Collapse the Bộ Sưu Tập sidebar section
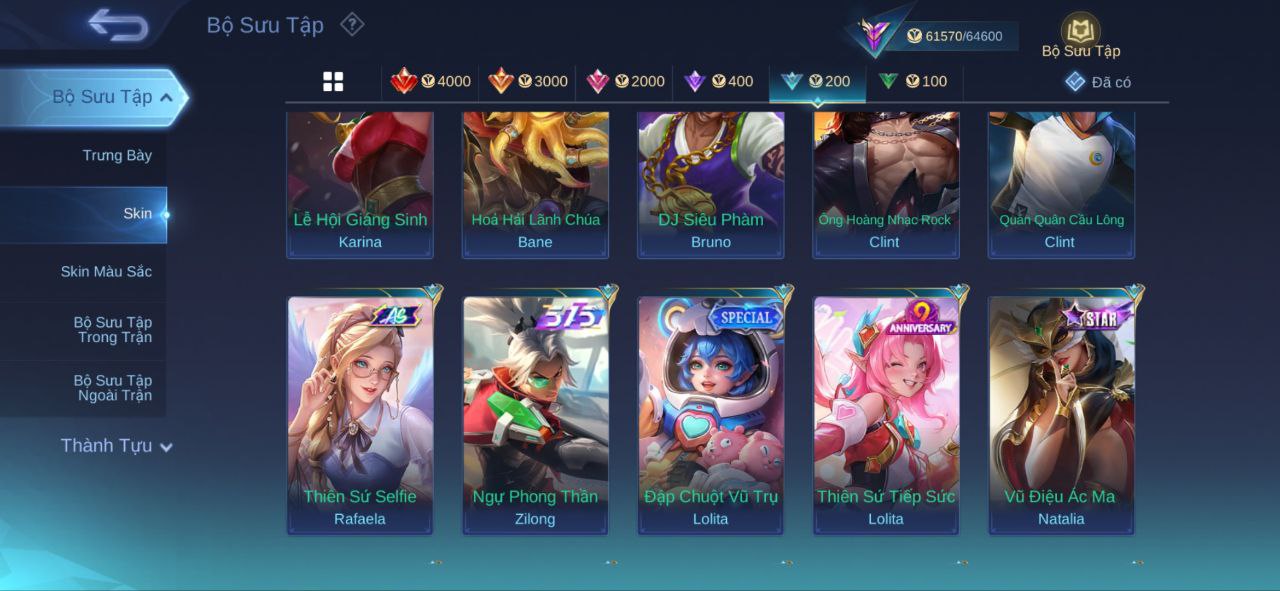Viewport: 1280px width, 591px height. coord(166,97)
